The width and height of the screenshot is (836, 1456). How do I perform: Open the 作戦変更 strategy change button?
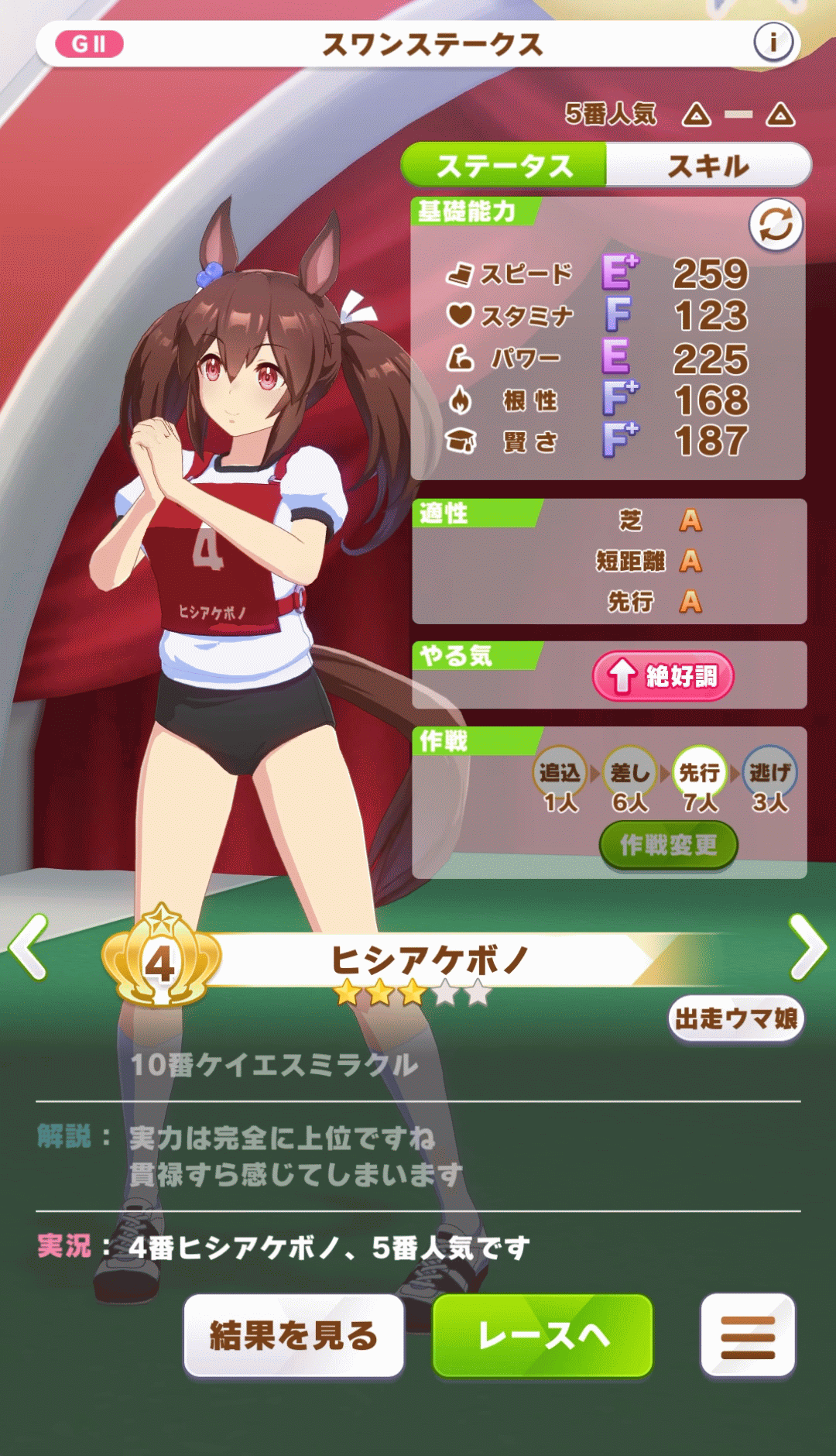coord(668,845)
